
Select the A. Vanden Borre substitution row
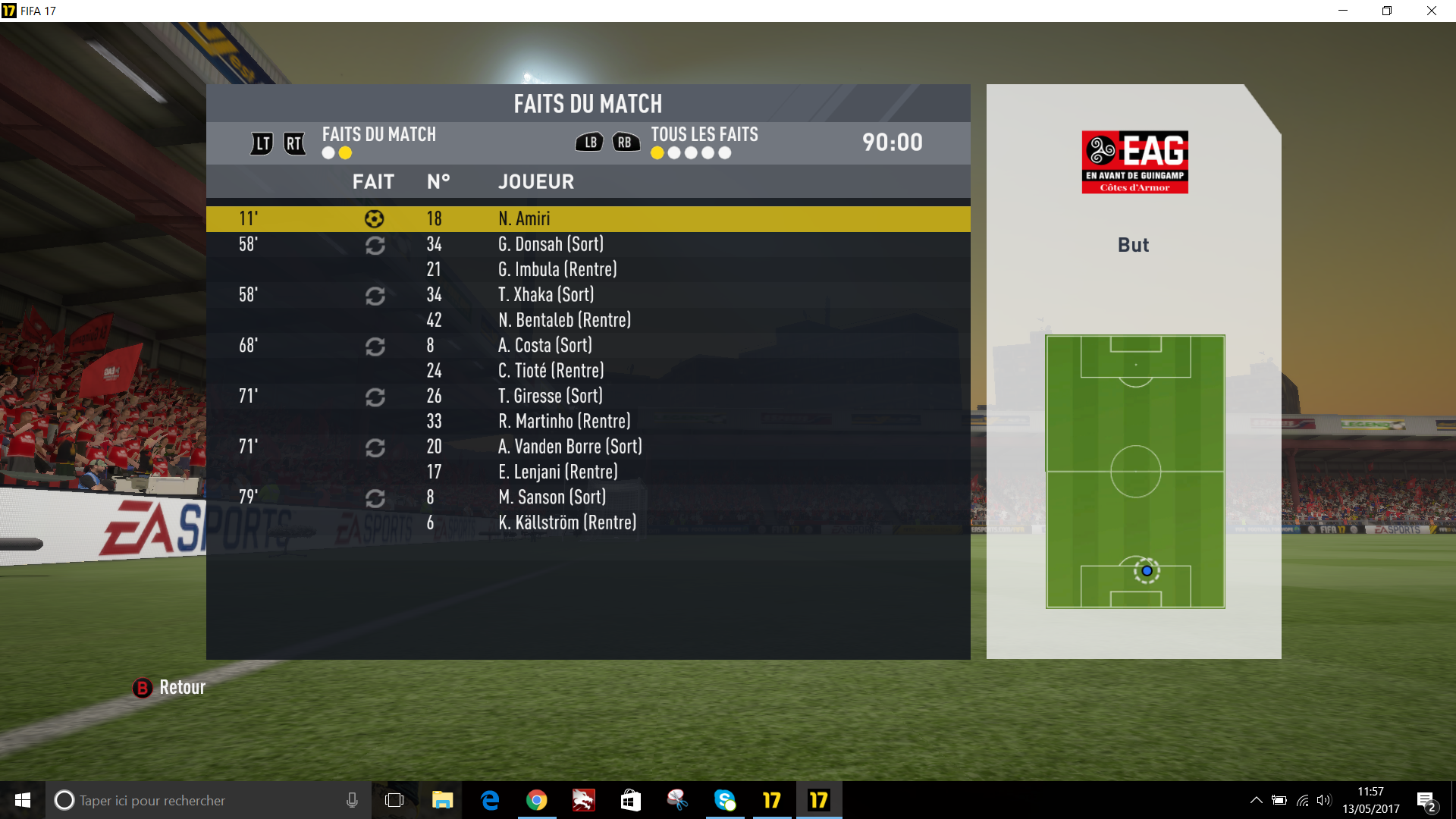(x=588, y=447)
